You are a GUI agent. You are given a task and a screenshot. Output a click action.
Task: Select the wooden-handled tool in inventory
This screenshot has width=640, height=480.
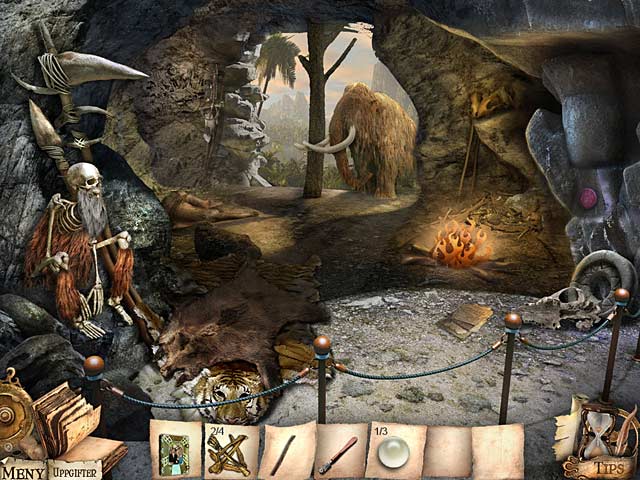point(337,453)
